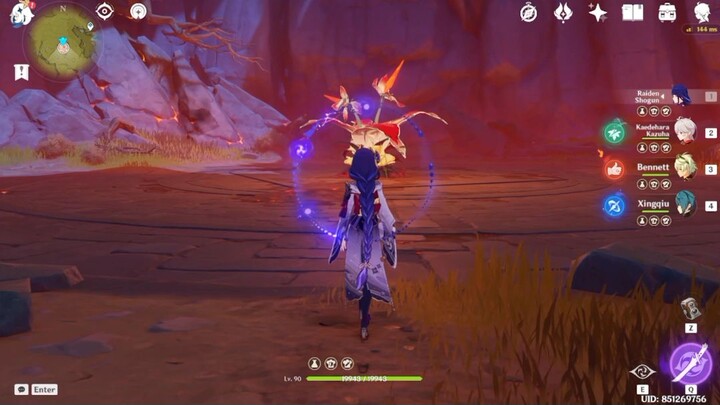
Task: Open the character profile silhouette icon
Action: tap(702, 12)
